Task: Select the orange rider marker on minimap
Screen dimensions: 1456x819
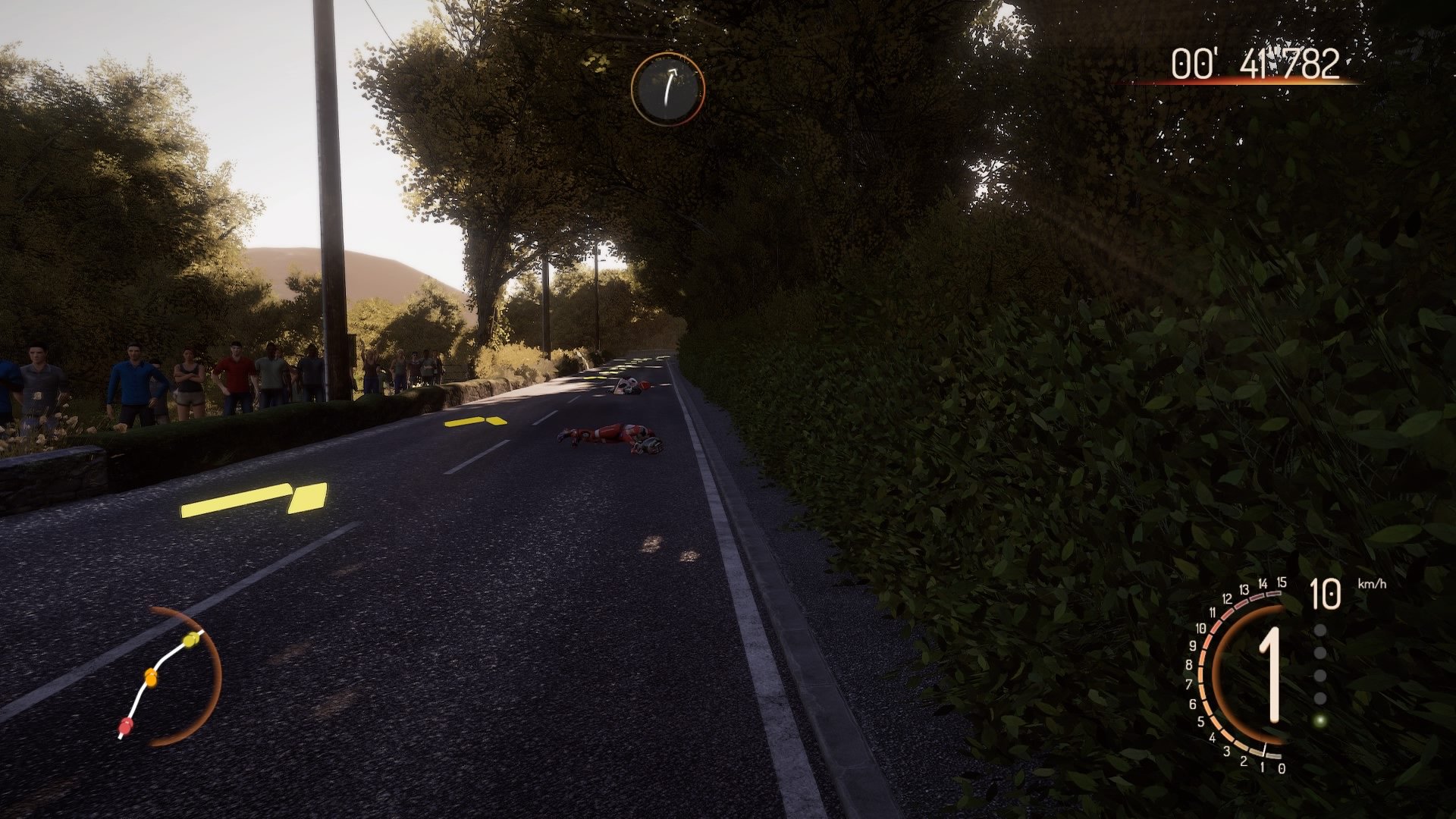Action: point(150,676)
